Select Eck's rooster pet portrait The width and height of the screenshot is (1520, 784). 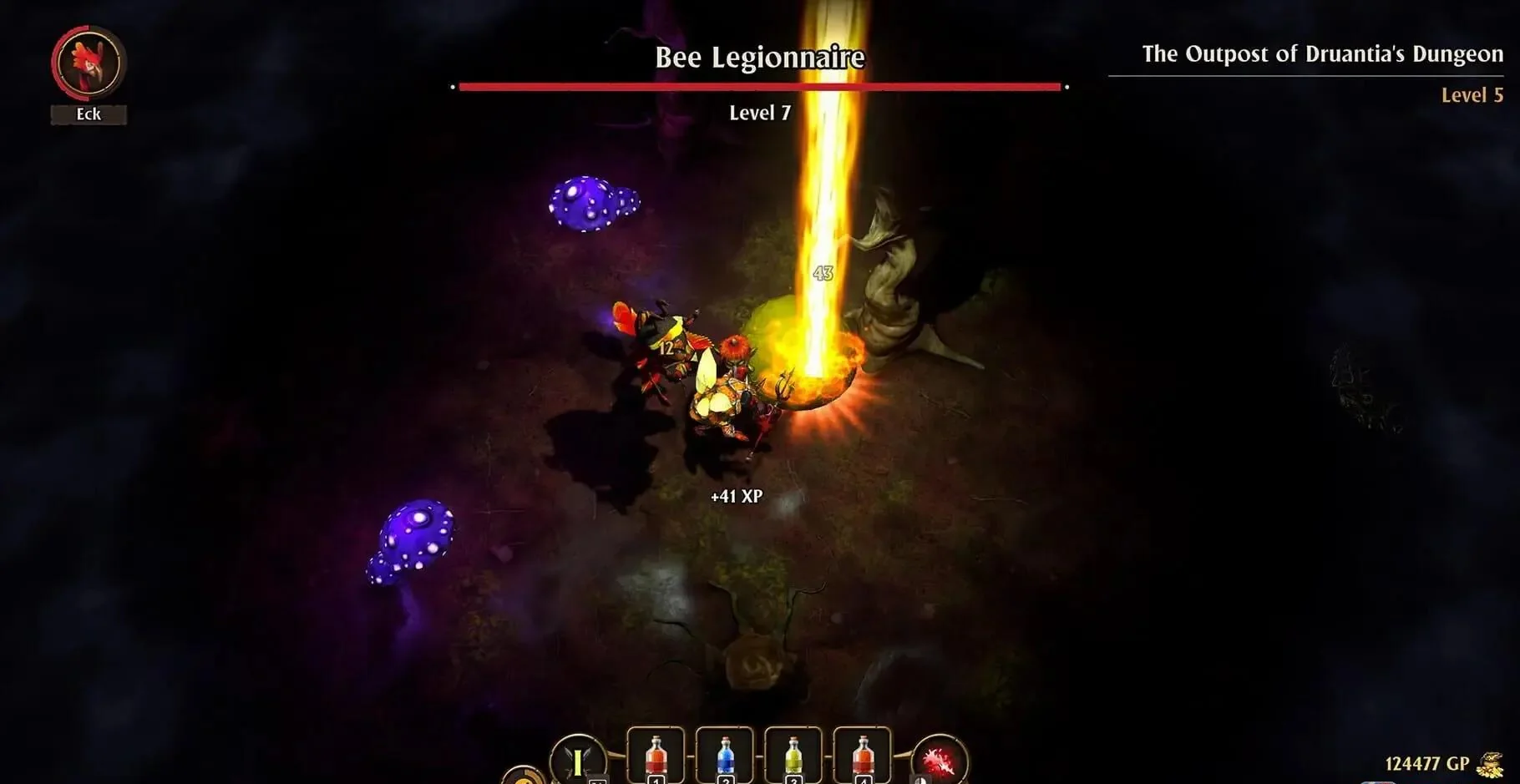(89, 63)
